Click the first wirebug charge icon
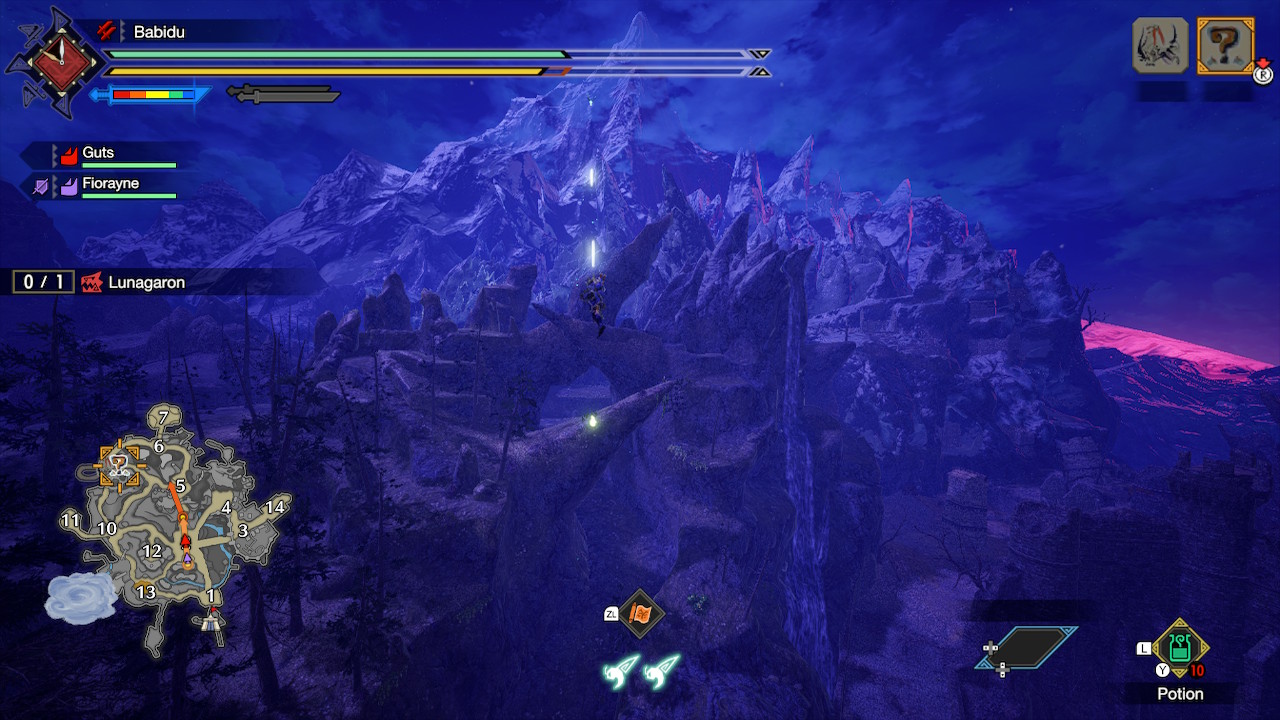Viewport: 1280px width, 720px height. tap(621, 671)
